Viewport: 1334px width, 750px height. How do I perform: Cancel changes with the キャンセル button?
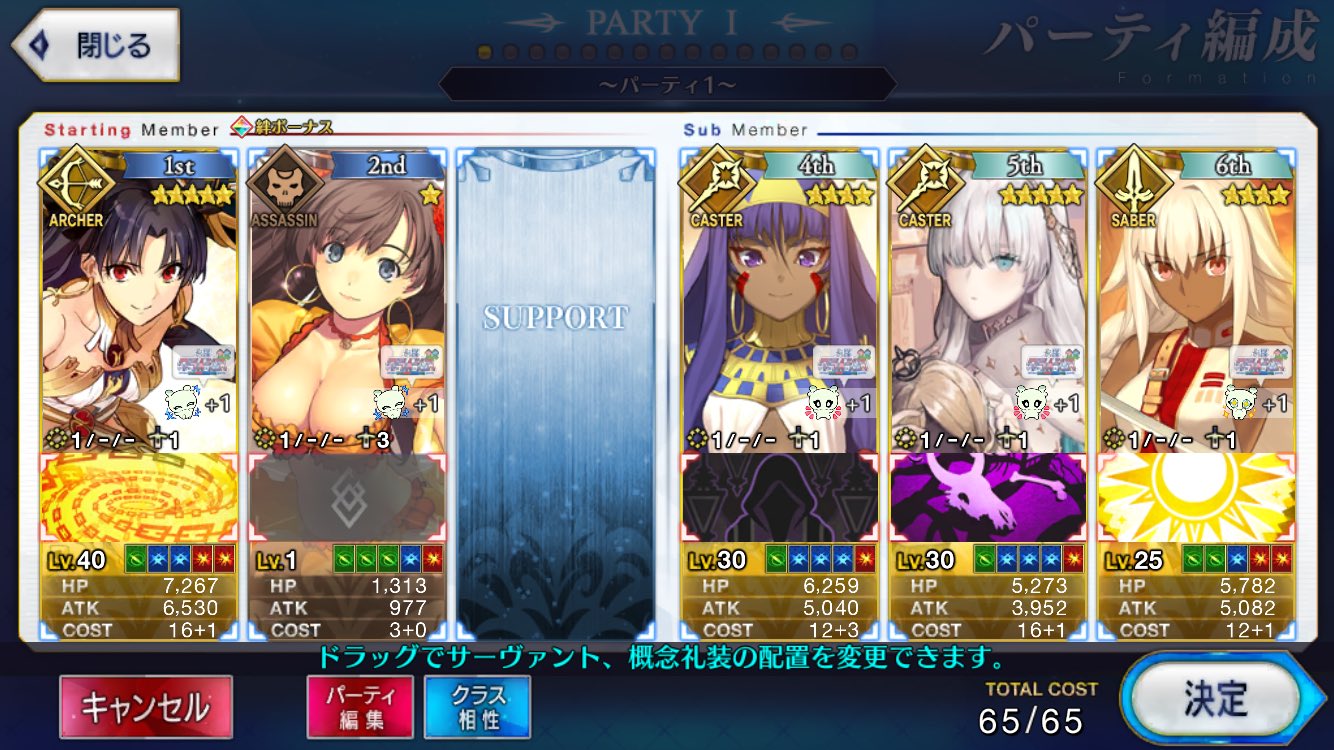click(x=146, y=706)
